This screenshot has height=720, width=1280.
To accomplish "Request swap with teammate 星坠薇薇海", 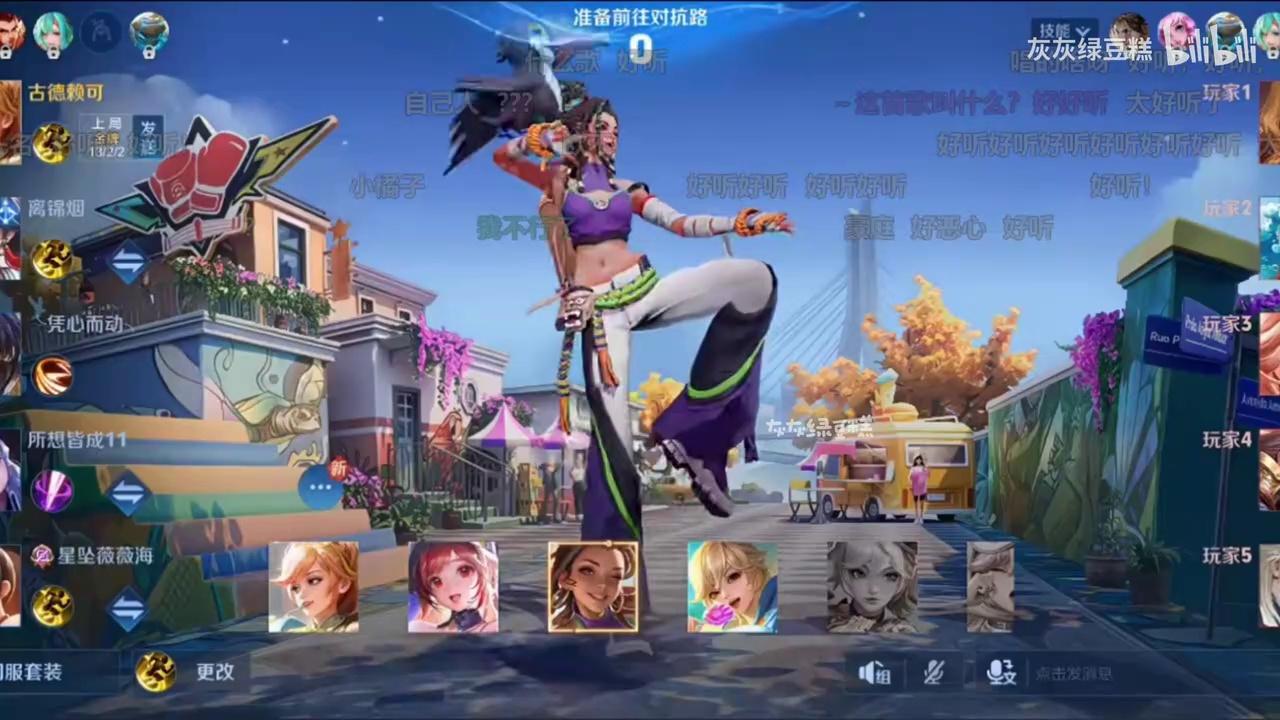I will (127, 608).
